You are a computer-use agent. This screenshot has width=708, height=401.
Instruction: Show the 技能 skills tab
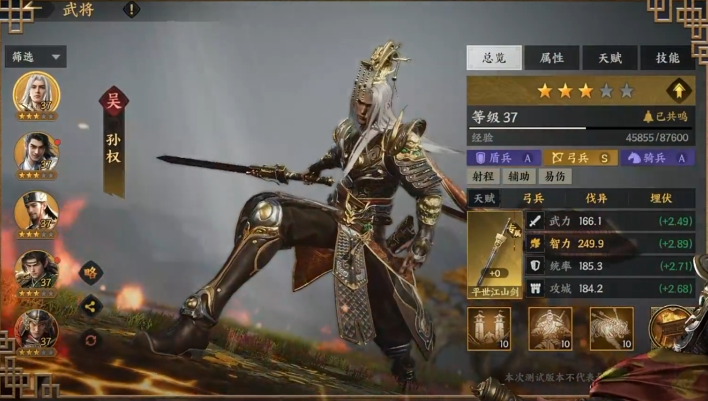click(667, 58)
